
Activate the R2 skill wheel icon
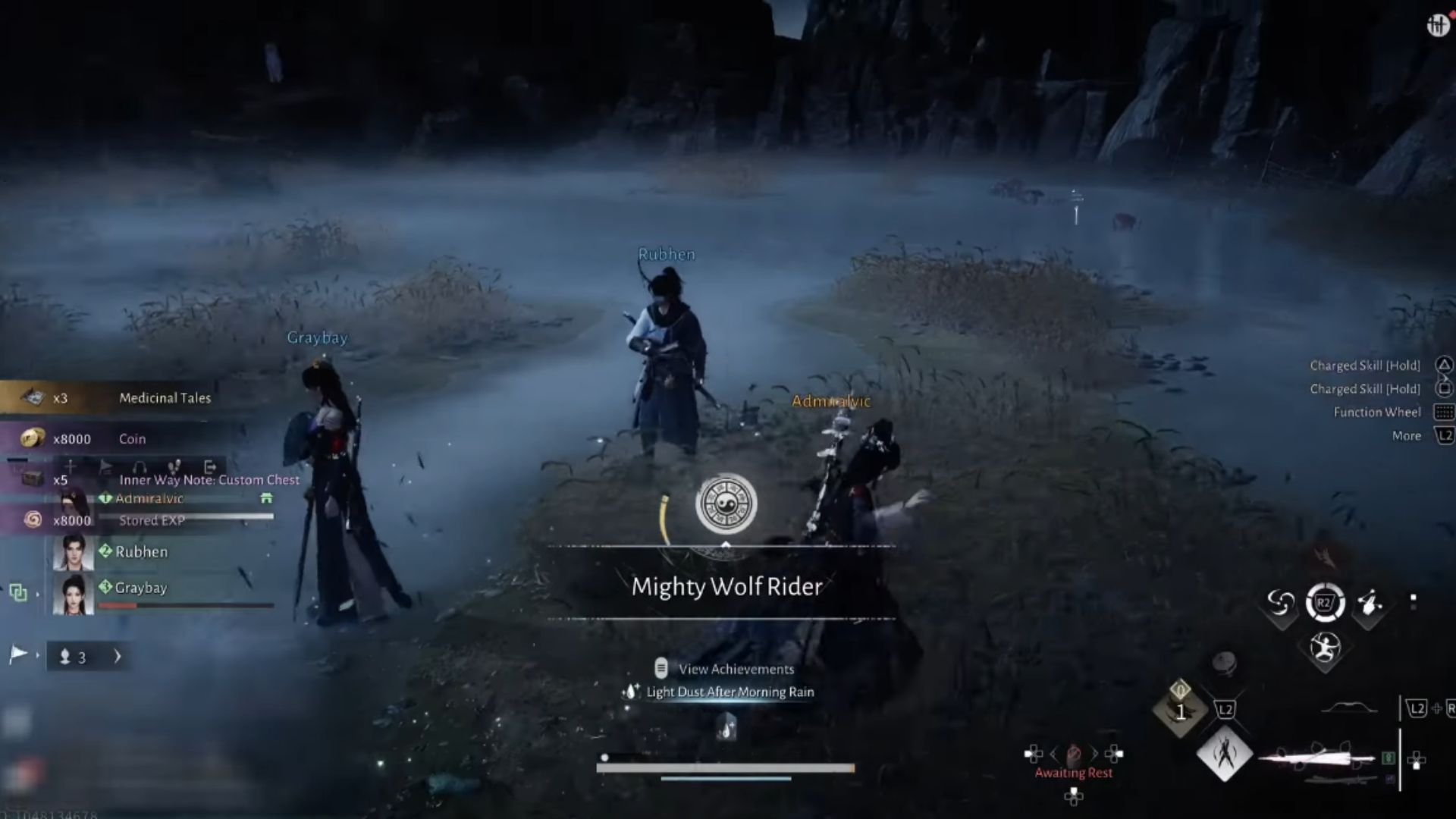coord(1324,603)
